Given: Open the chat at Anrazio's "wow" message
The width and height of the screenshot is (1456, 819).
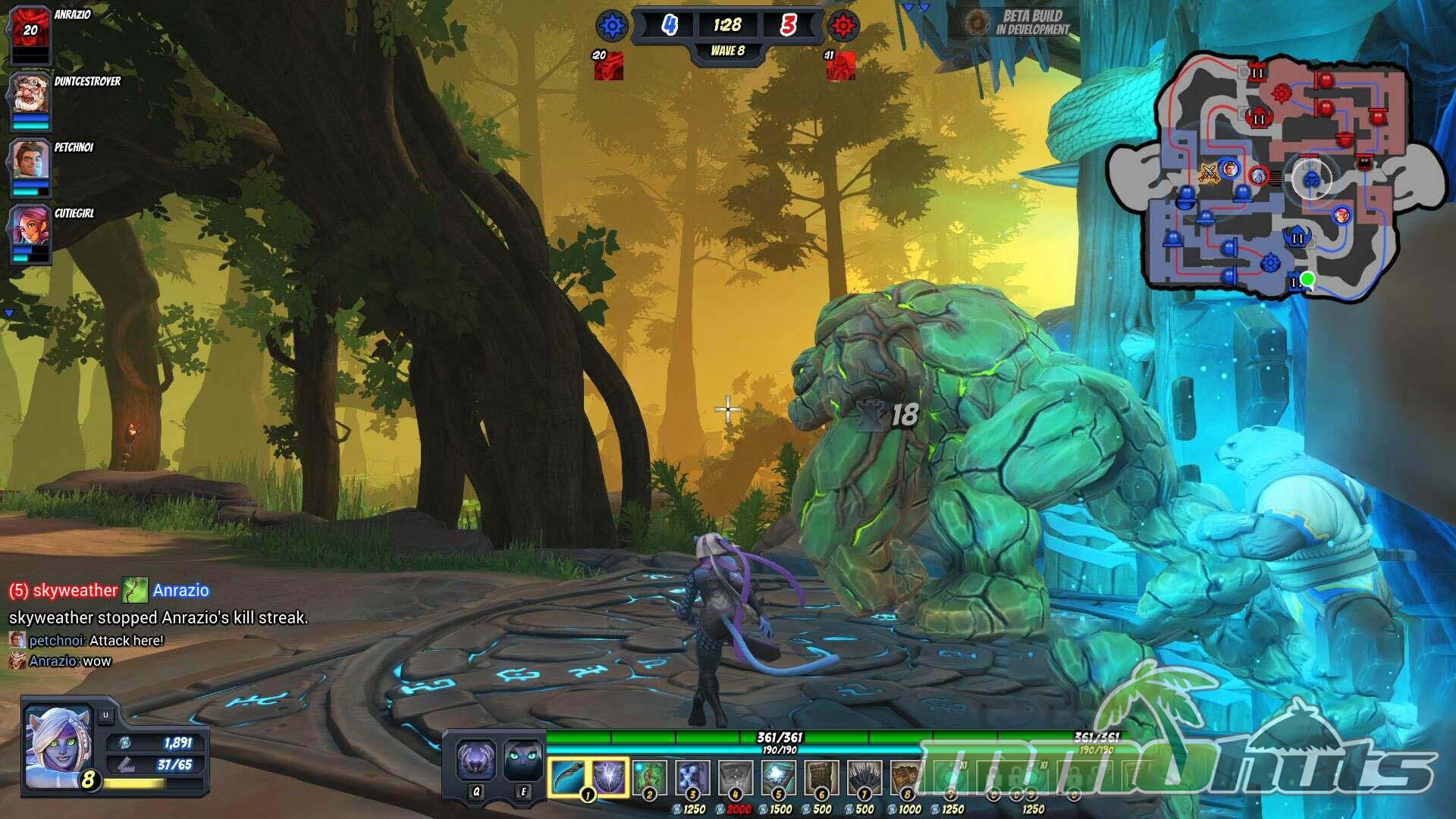Looking at the screenshot, I should coord(70,661).
